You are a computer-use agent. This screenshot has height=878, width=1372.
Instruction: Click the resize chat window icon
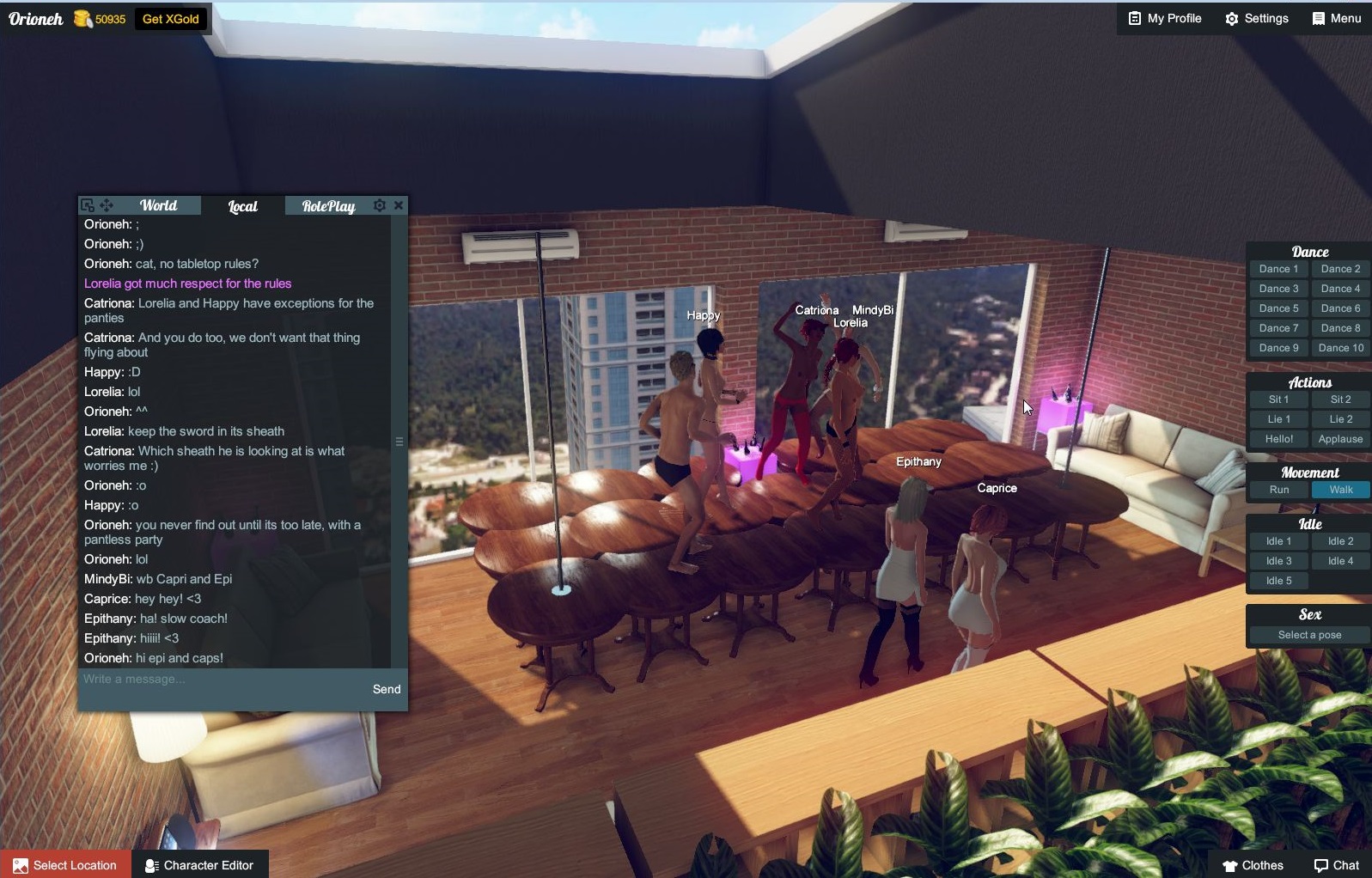click(88, 205)
